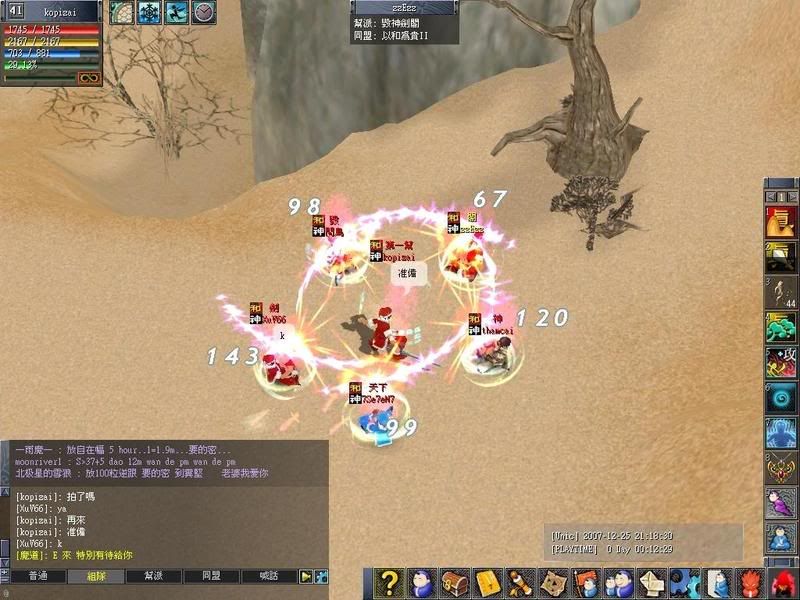Toggle the infinity symbol button under status bars
This screenshot has height=600, width=800.
(x=90, y=77)
